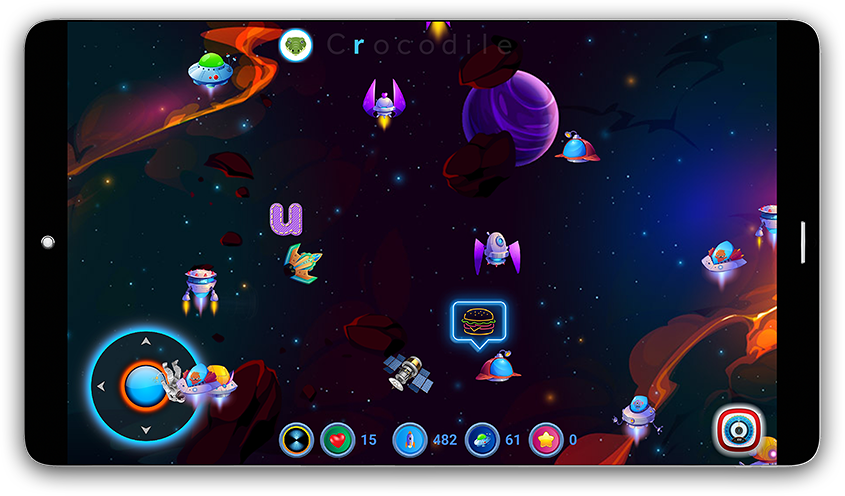Tap the joystick's down arrow
Screen dimensions: 845x496
146,431
